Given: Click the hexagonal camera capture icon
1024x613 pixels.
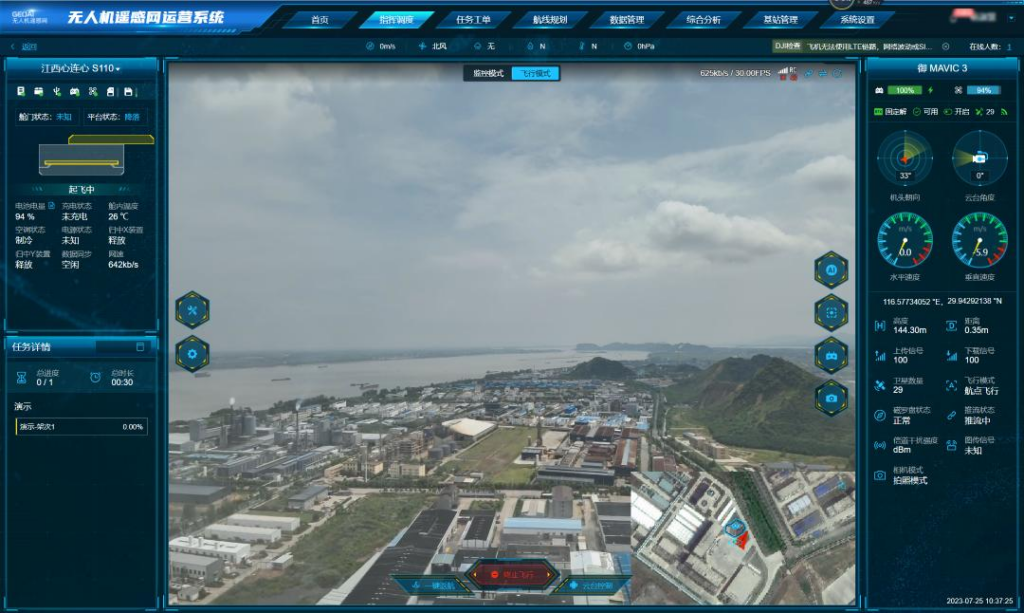Looking at the screenshot, I should click(831, 398).
